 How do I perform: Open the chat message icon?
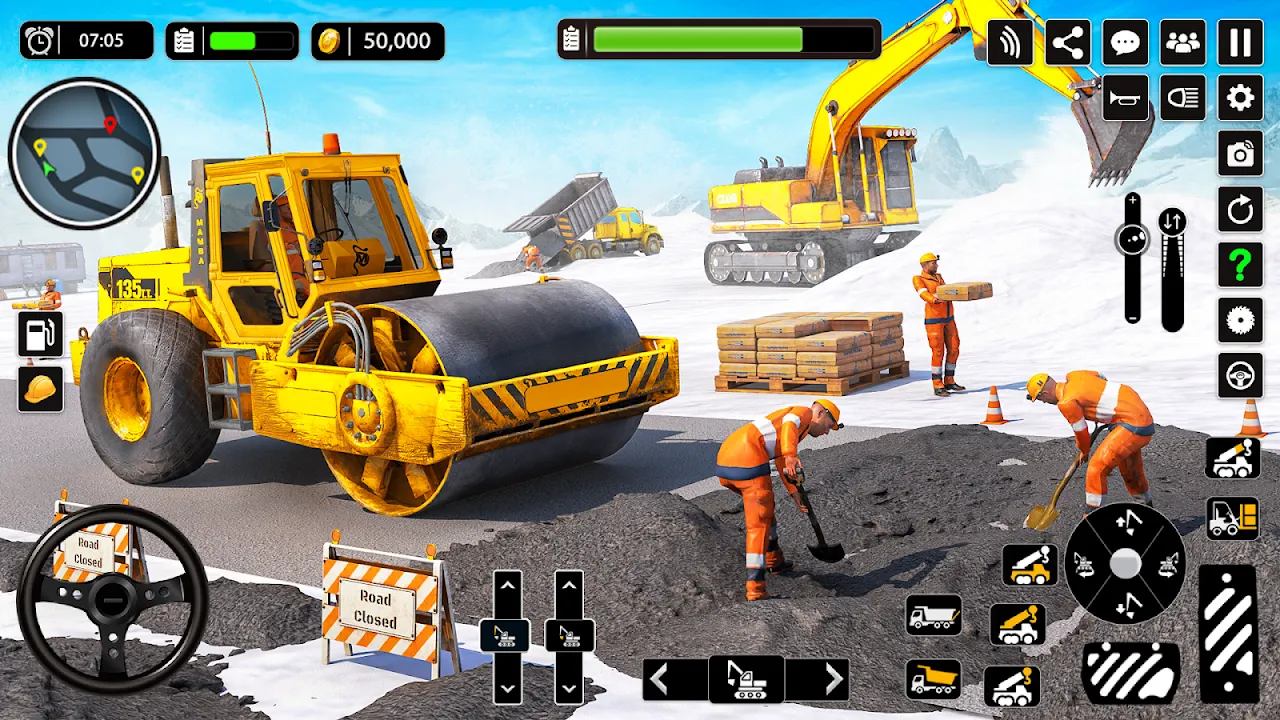point(1125,44)
